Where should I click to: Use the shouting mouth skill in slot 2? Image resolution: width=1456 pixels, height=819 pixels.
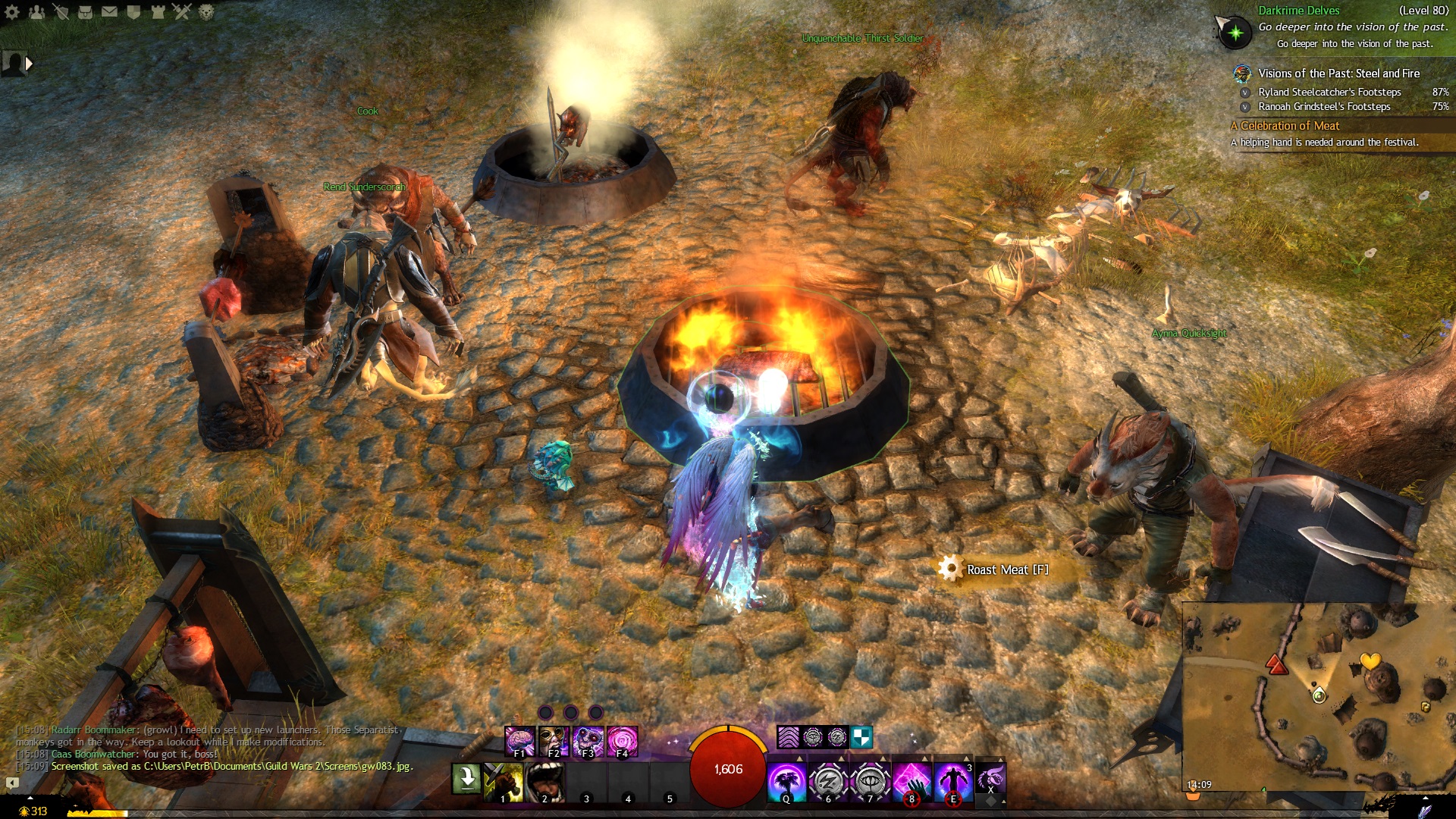click(544, 782)
